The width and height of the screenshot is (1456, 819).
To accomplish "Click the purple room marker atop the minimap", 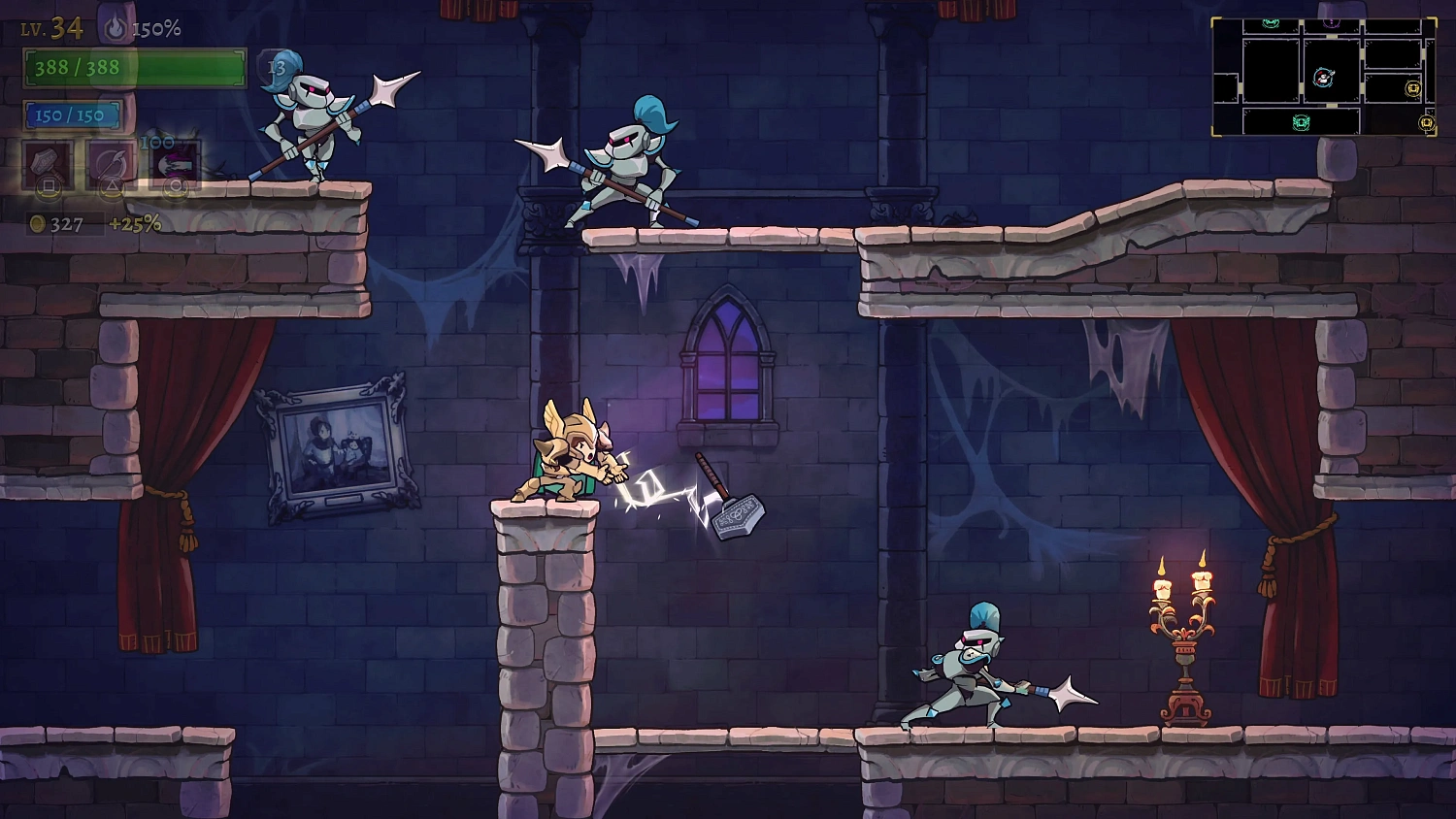I will (x=1331, y=22).
